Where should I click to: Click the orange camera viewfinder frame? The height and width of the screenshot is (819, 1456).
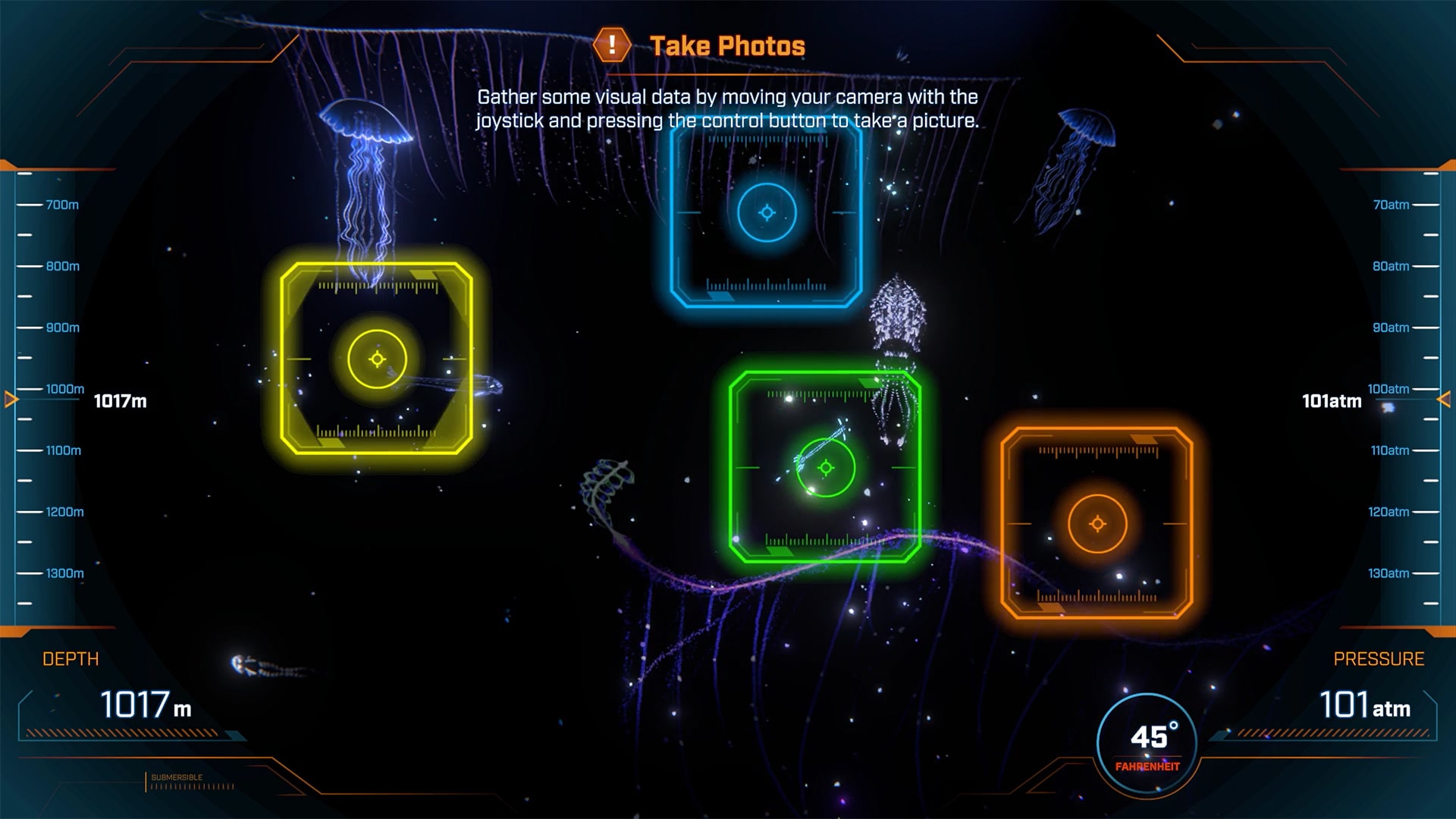[1097, 523]
